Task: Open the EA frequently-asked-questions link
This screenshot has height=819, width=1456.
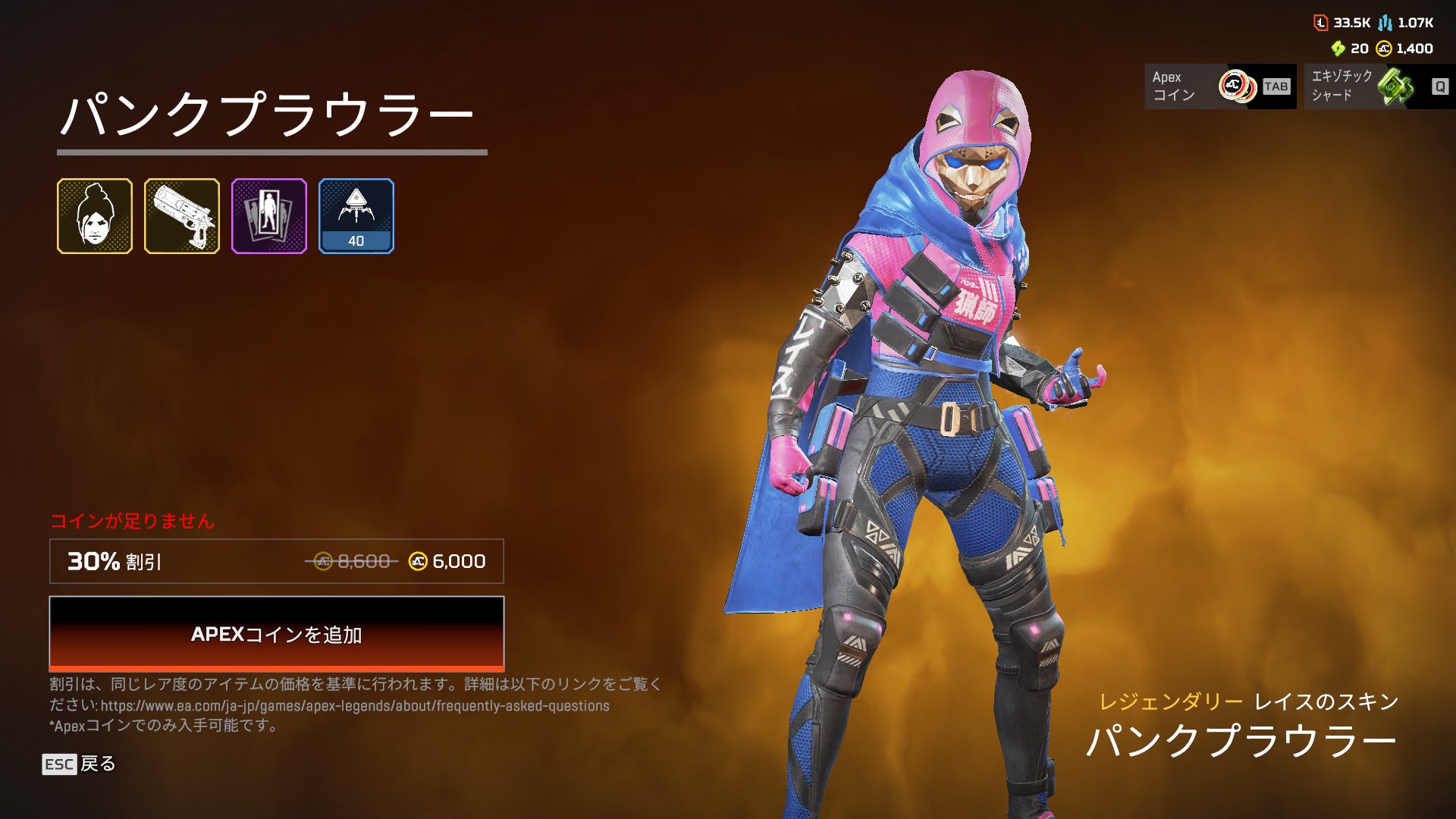Action: tap(355, 706)
